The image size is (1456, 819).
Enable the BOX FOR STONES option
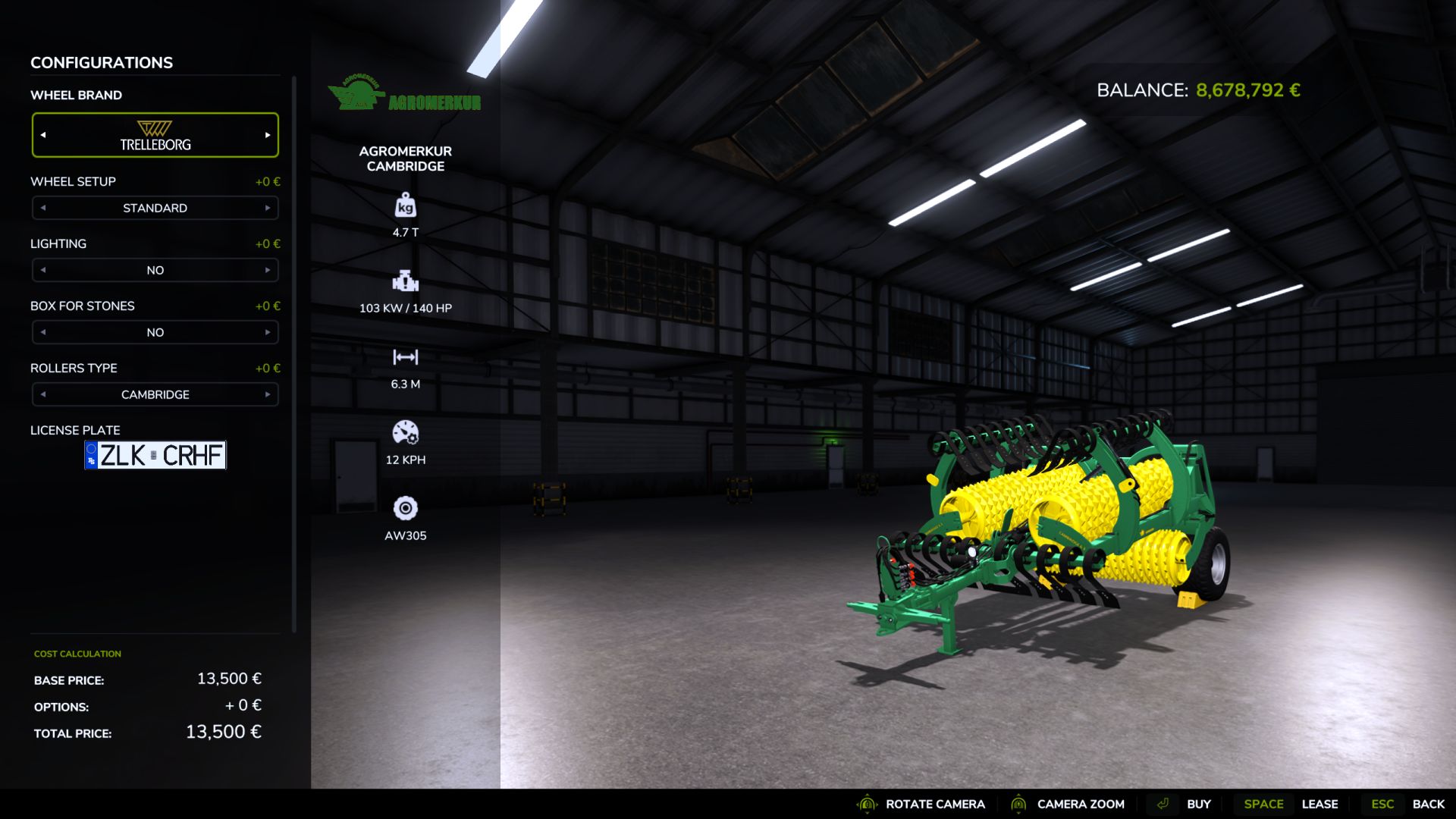(x=267, y=332)
